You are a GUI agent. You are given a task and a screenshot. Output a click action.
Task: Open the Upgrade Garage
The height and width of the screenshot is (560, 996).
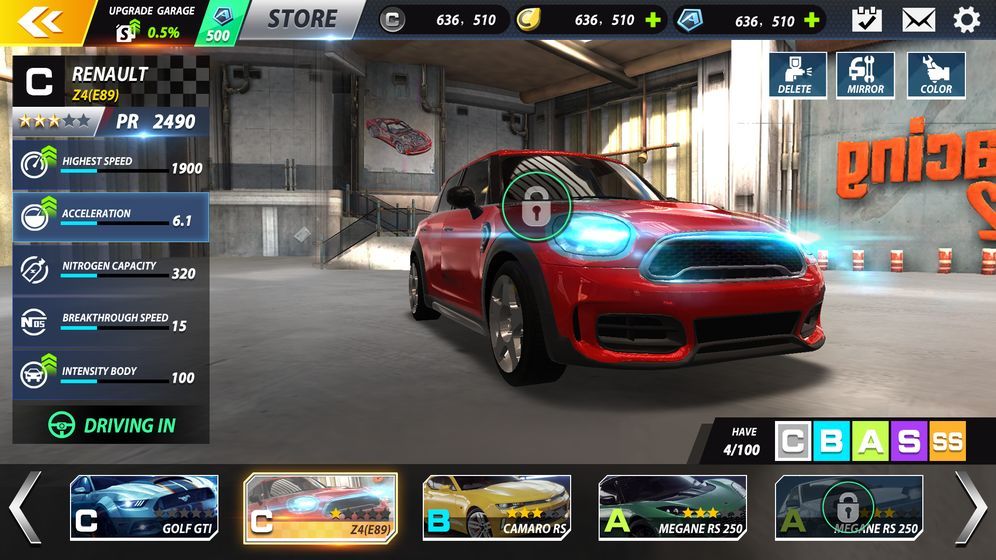coord(152,21)
